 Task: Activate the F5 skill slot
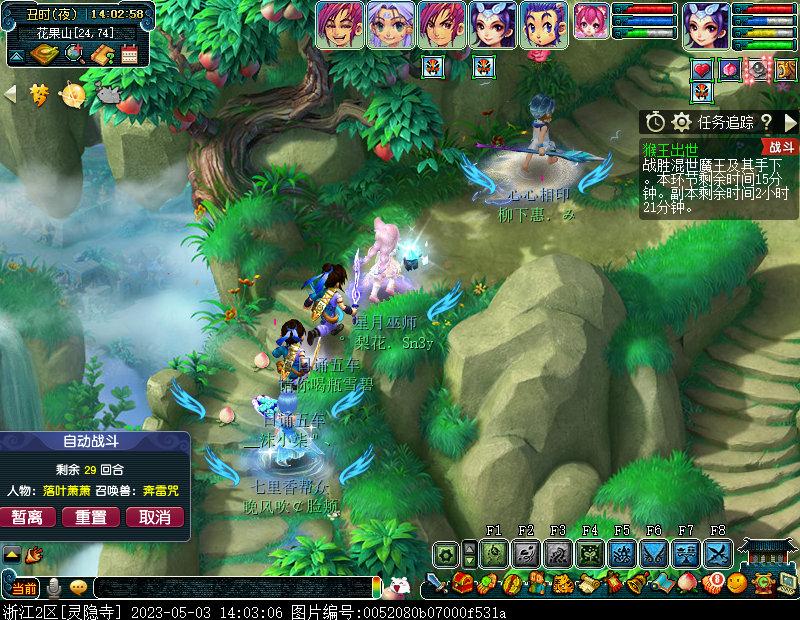coord(622,553)
